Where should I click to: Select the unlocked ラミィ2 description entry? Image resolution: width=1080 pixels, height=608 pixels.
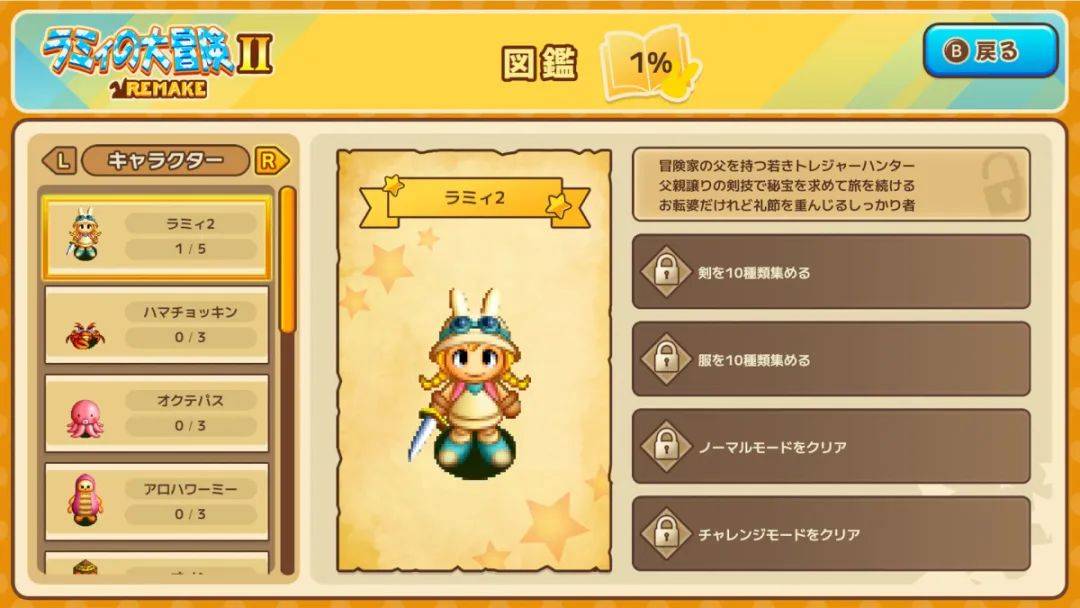click(830, 185)
